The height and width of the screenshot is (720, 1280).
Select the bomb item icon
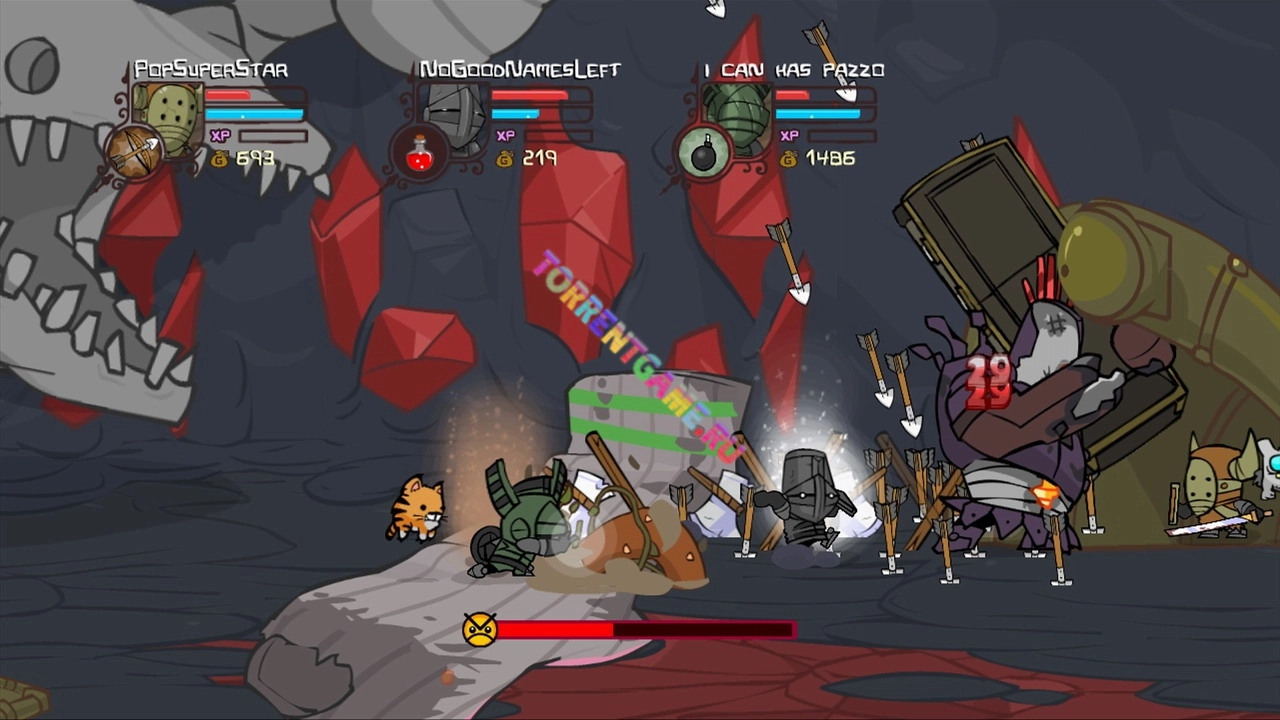coord(704,152)
